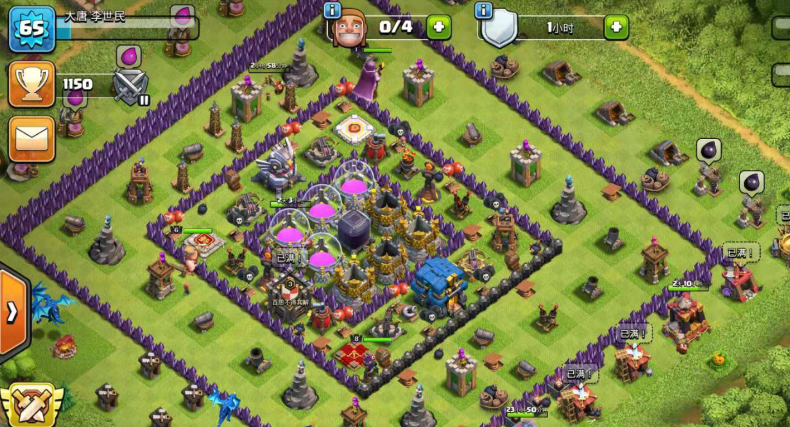Extend shield with the green plus button
Screen dimensions: 790x427
tap(616, 27)
